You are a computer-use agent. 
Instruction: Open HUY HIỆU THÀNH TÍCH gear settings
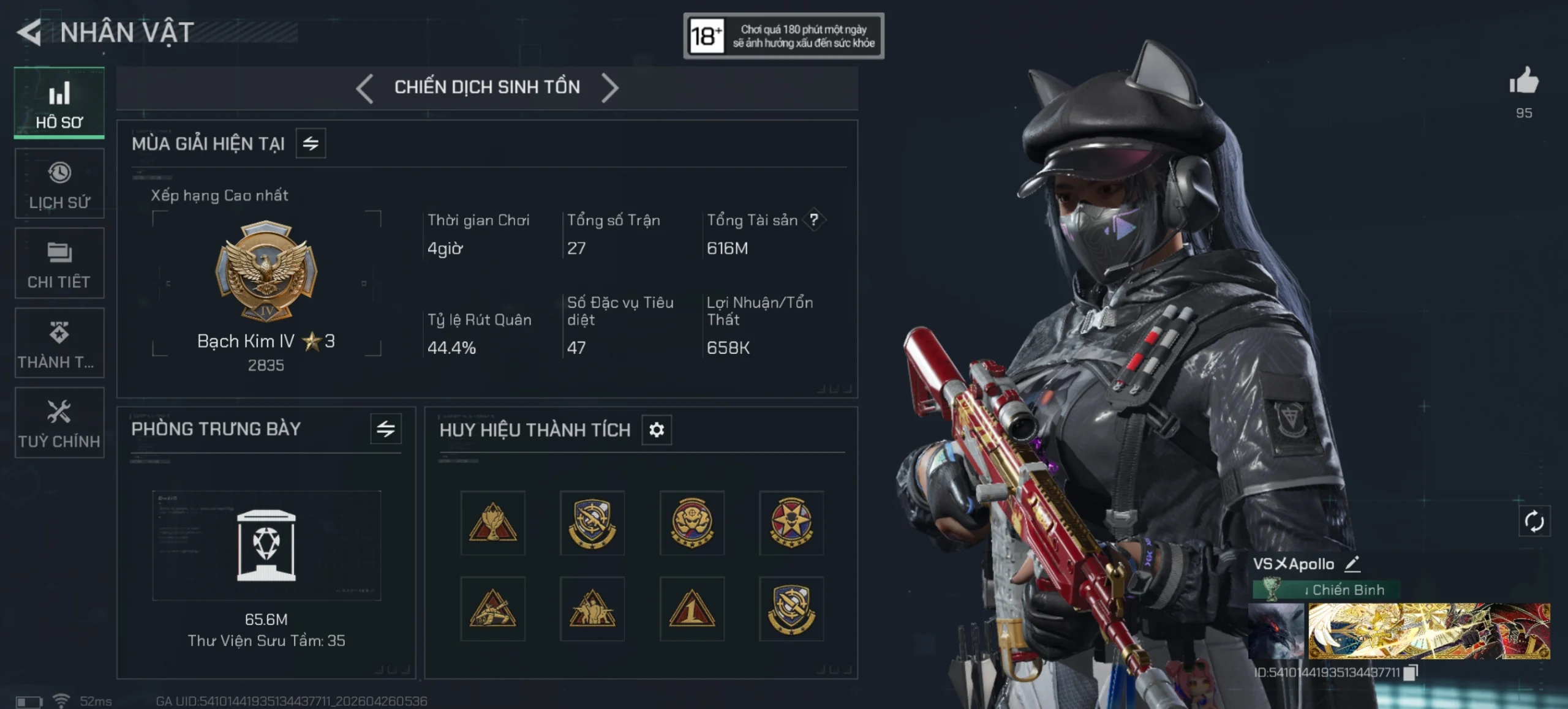coord(657,430)
